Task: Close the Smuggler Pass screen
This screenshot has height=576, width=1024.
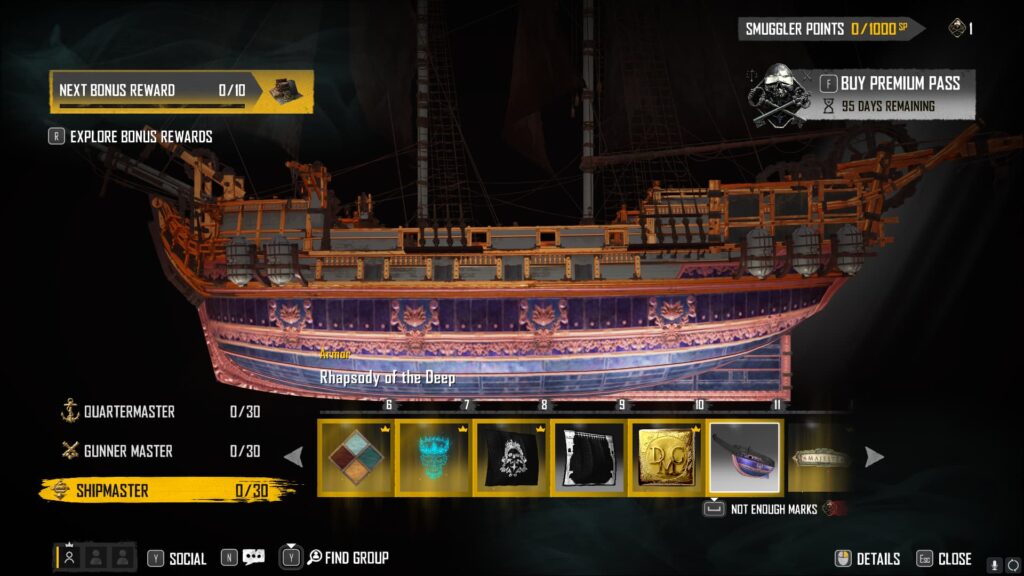Action: click(944, 559)
